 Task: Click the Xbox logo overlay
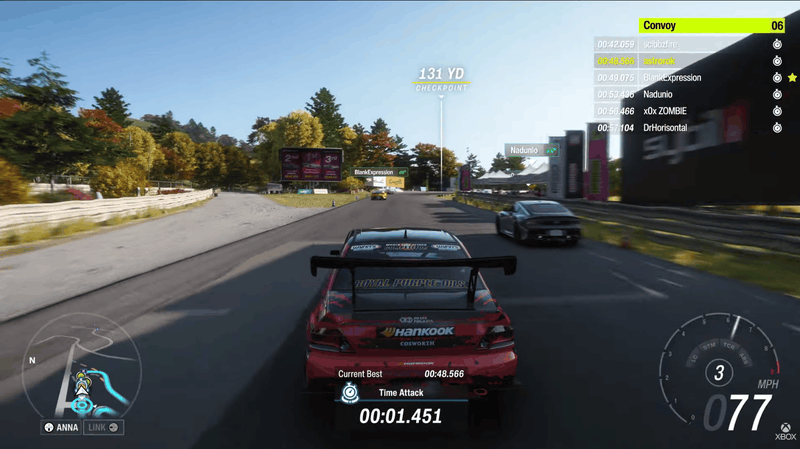coord(786,428)
